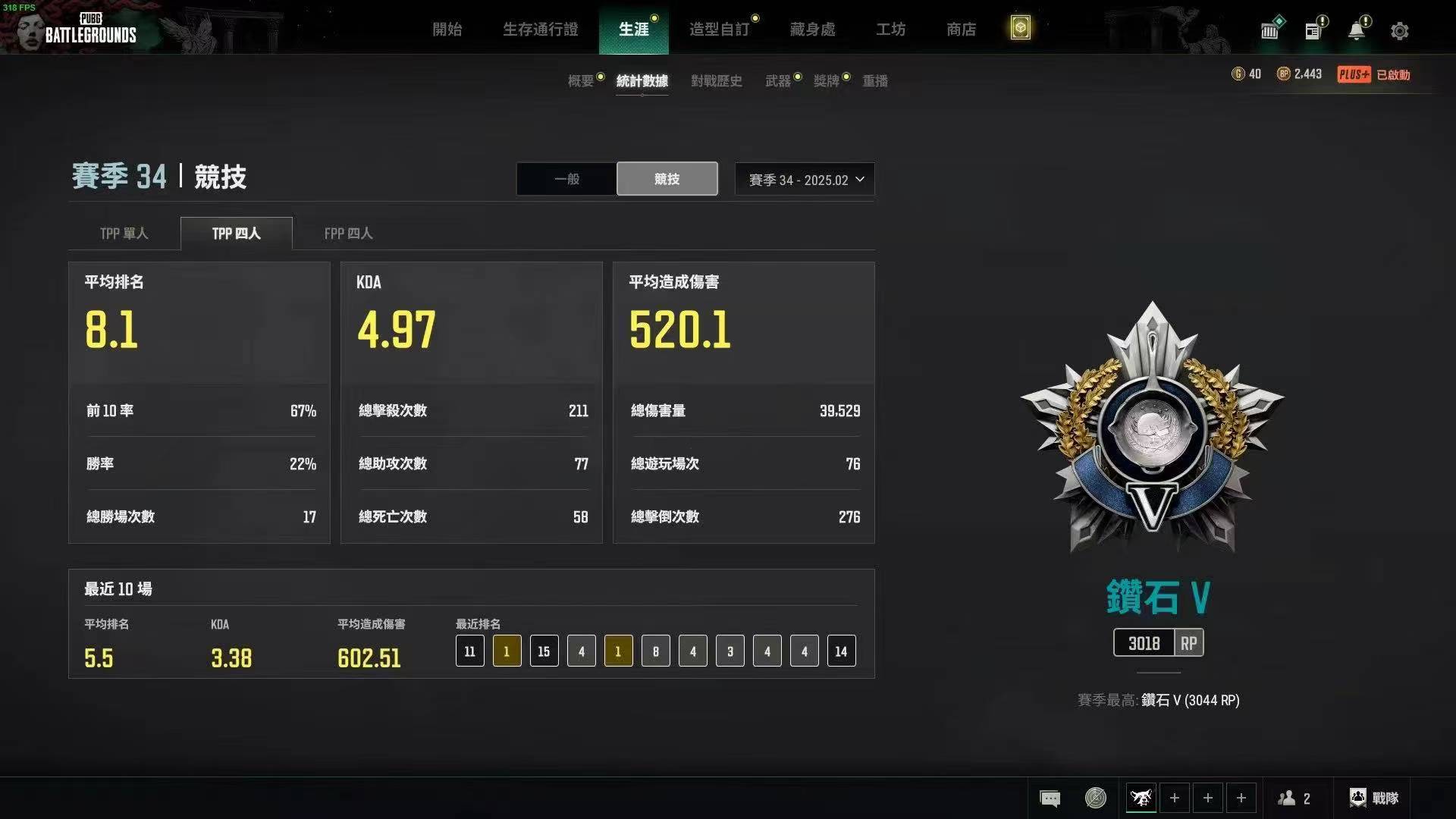Open the 重播 replays tab
Screen dimensions: 1456x819
pyautogui.click(x=875, y=81)
